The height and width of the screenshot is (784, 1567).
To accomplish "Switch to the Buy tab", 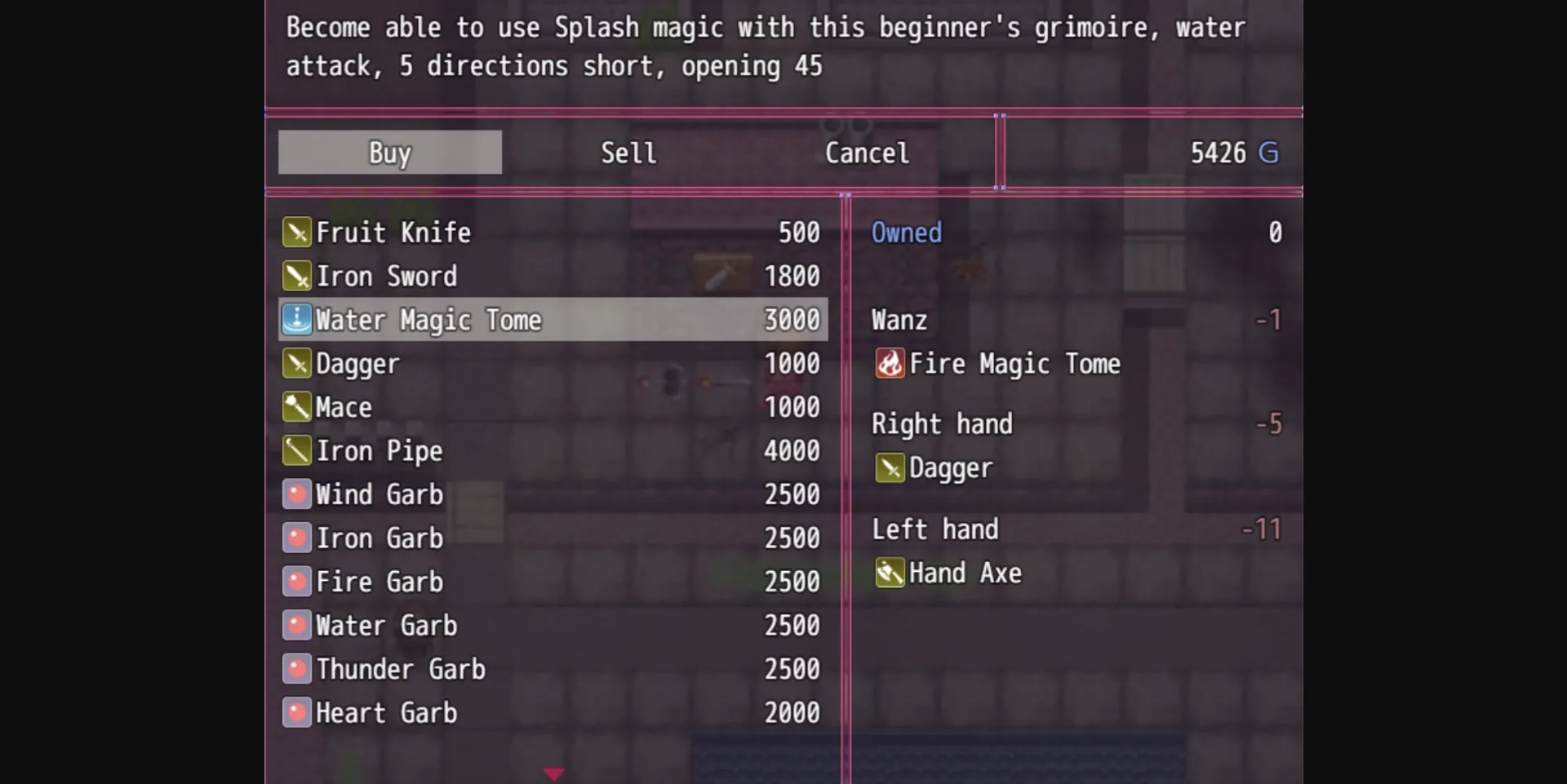I will [389, 153].
